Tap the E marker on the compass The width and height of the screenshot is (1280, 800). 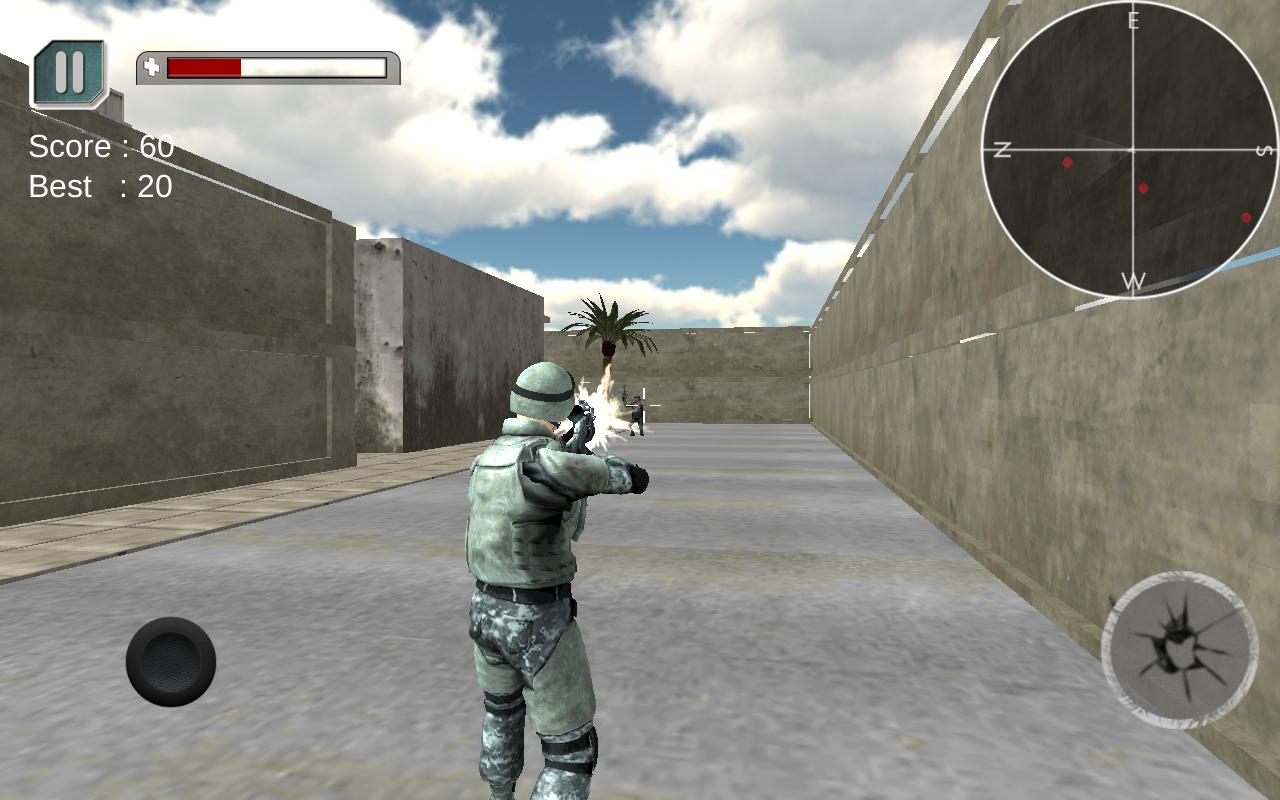(1133, 18)
